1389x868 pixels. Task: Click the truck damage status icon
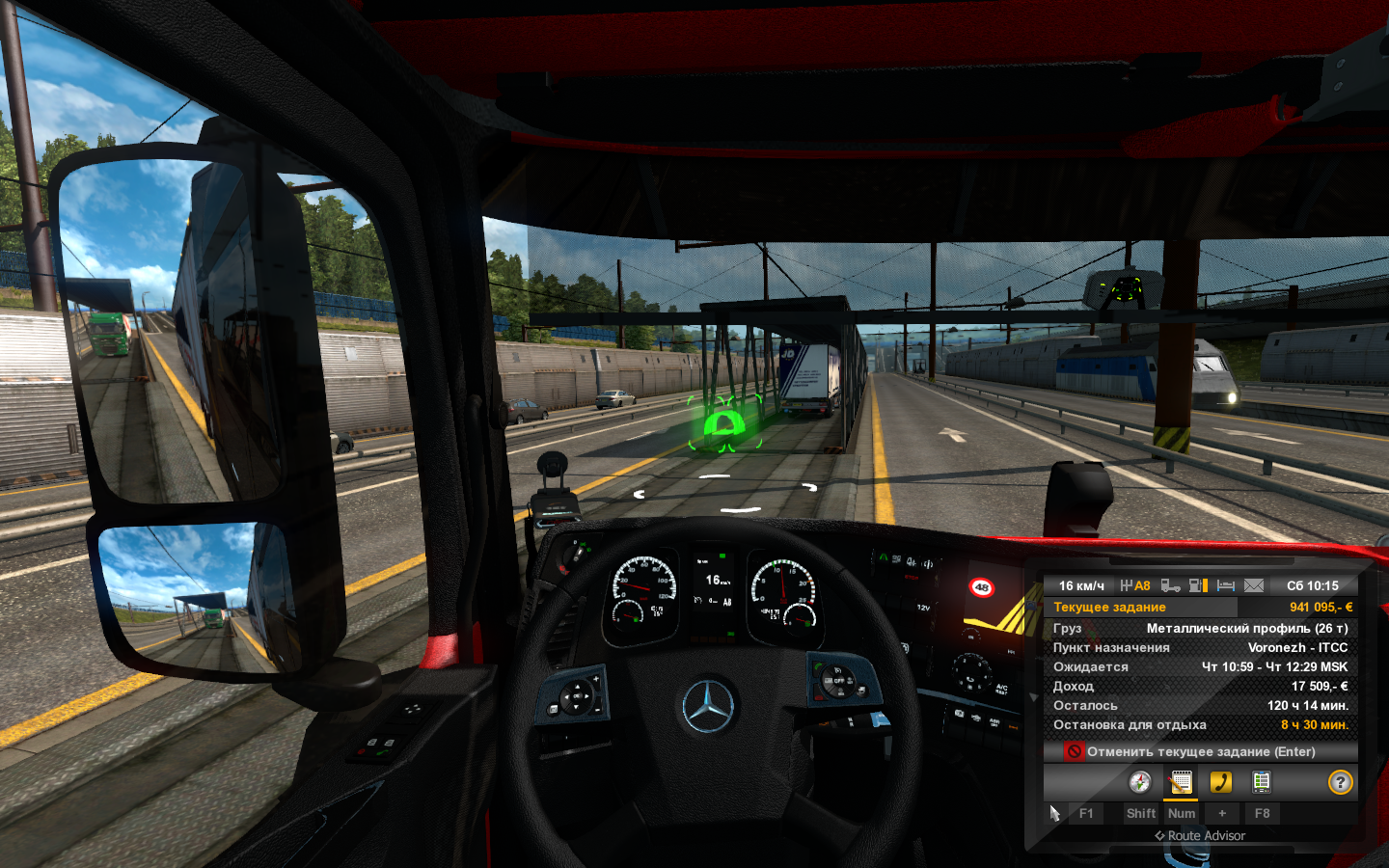1170,585
